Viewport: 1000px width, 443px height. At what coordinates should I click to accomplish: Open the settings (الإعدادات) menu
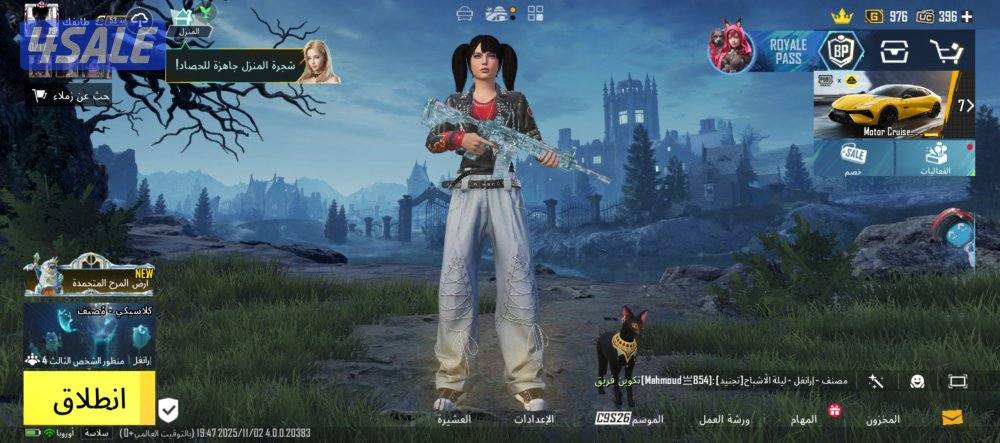(534, 418)
